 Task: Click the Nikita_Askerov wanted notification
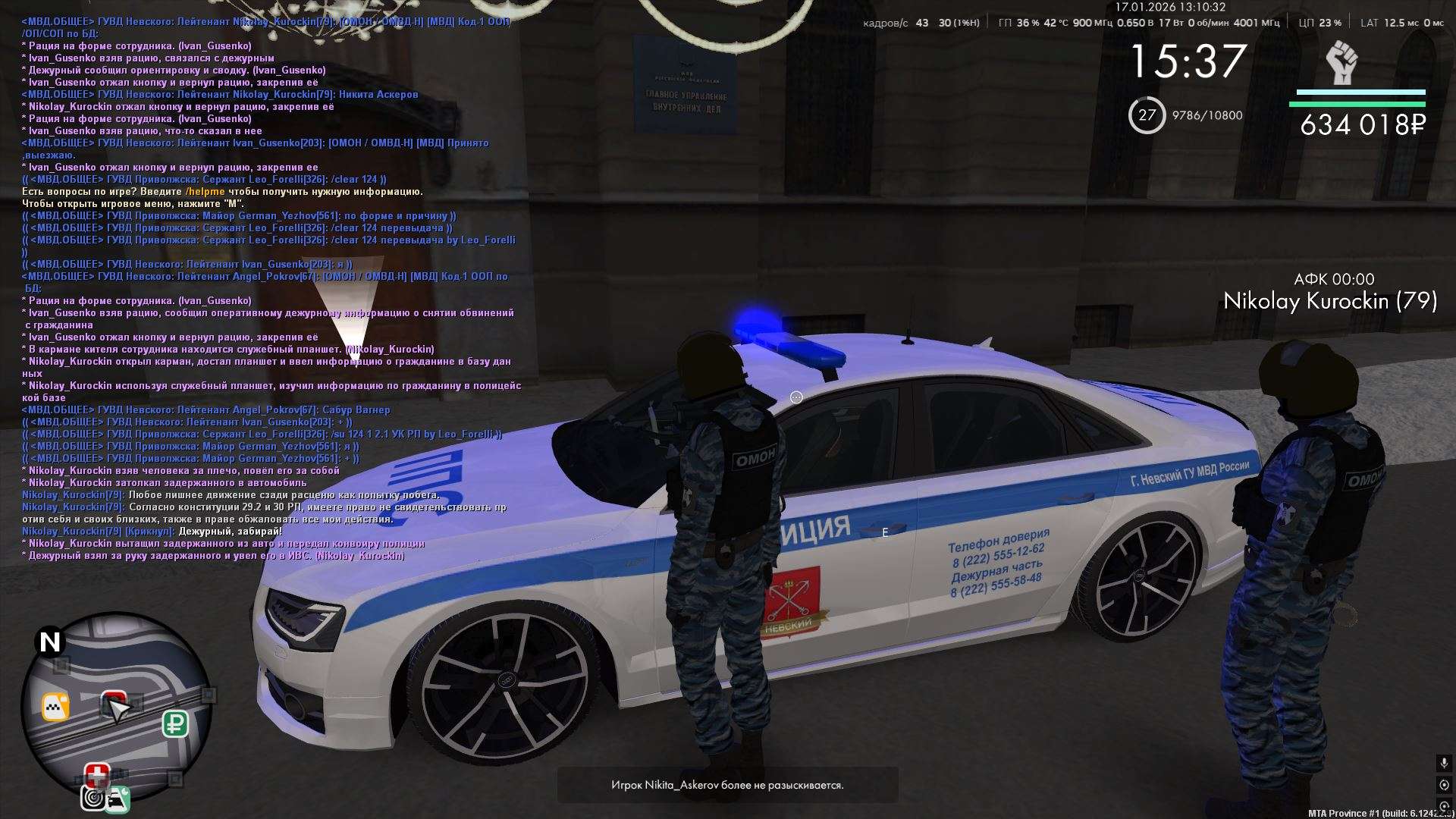(727, 785)
